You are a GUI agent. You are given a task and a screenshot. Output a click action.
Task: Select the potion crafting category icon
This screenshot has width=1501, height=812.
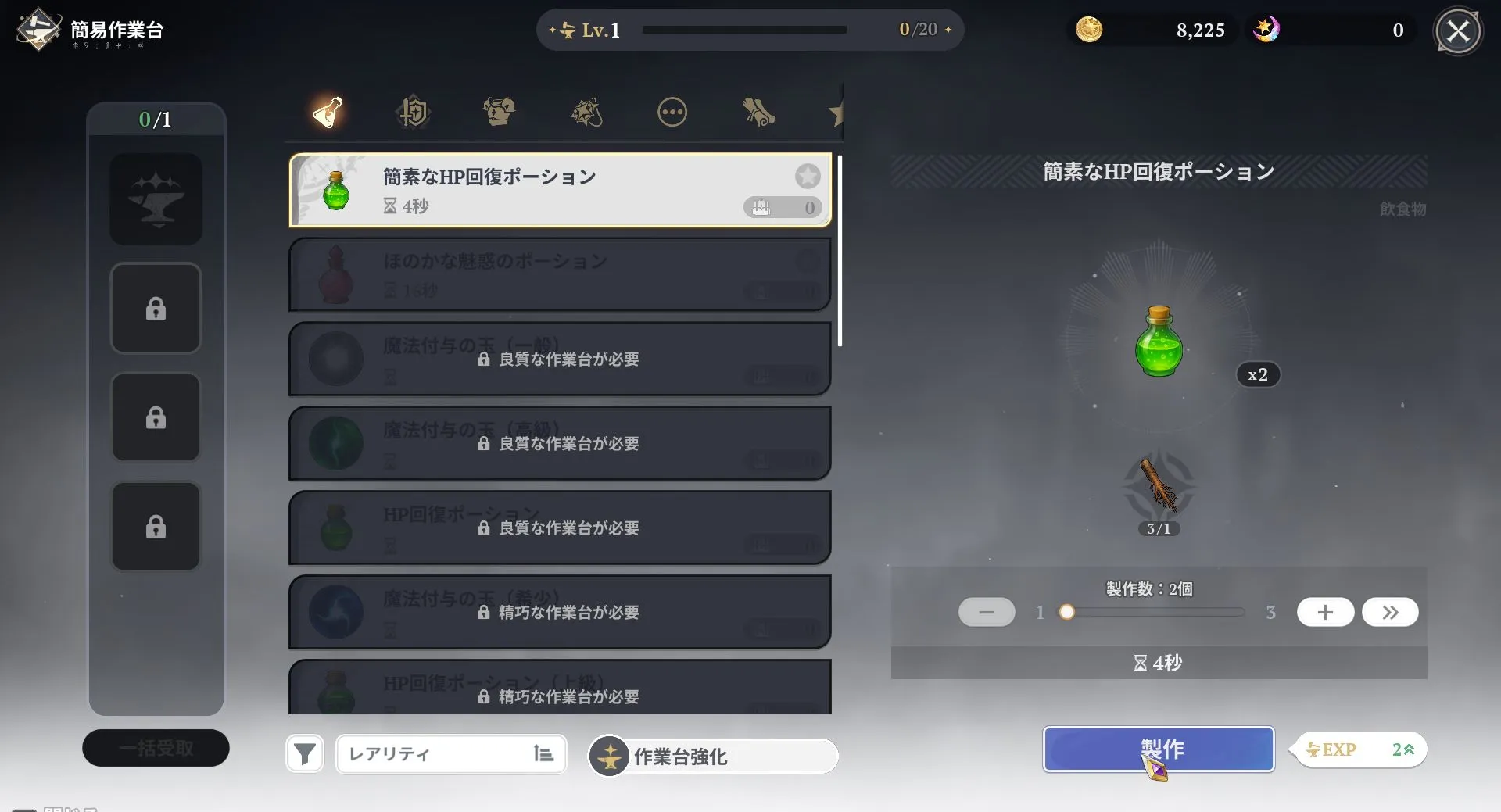pos(326,112)
